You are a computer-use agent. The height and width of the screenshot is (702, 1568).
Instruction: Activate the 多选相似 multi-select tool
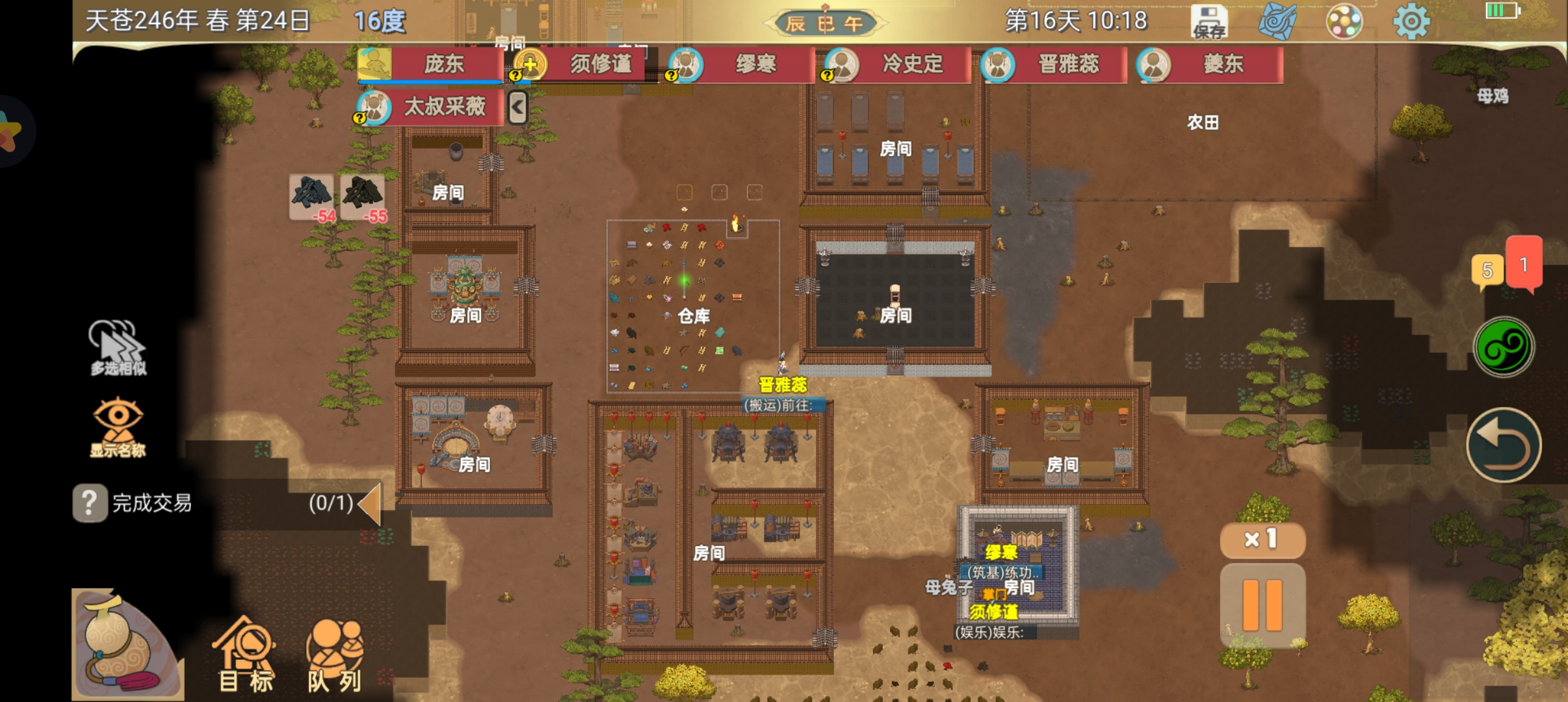tap(118, 348)
